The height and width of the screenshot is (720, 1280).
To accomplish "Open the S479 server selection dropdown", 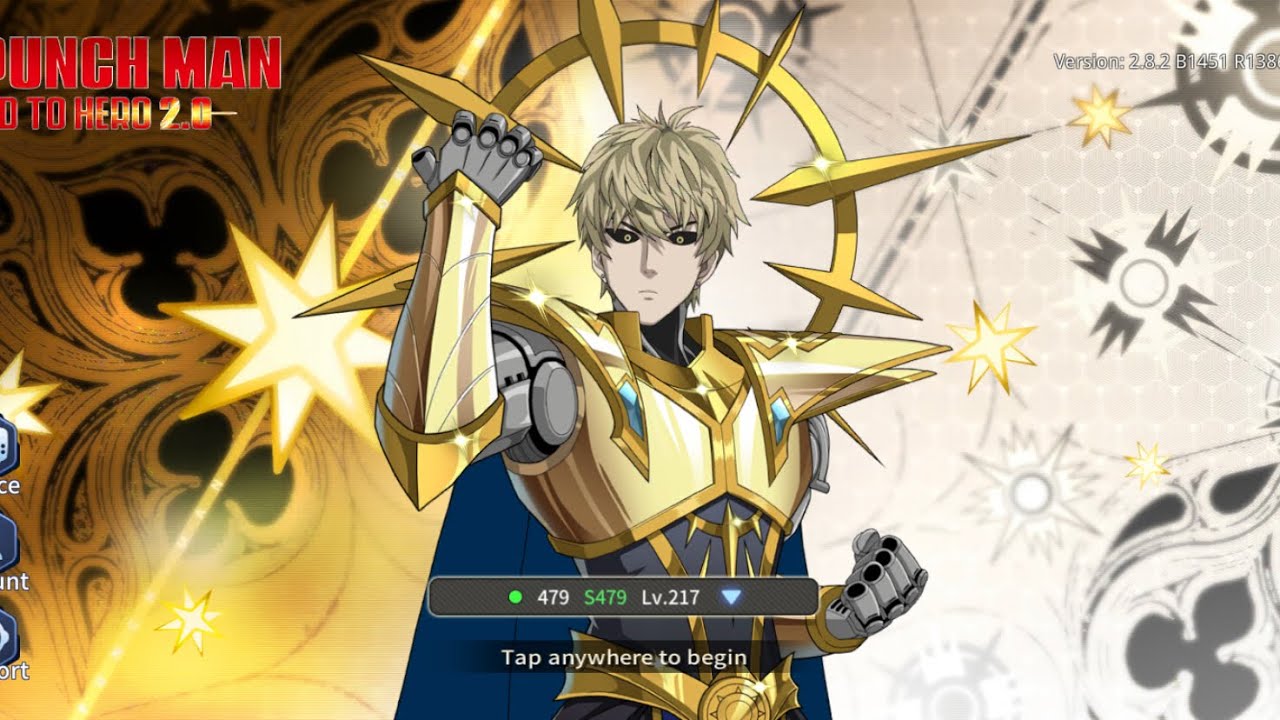I will click(x=731, y=597).
